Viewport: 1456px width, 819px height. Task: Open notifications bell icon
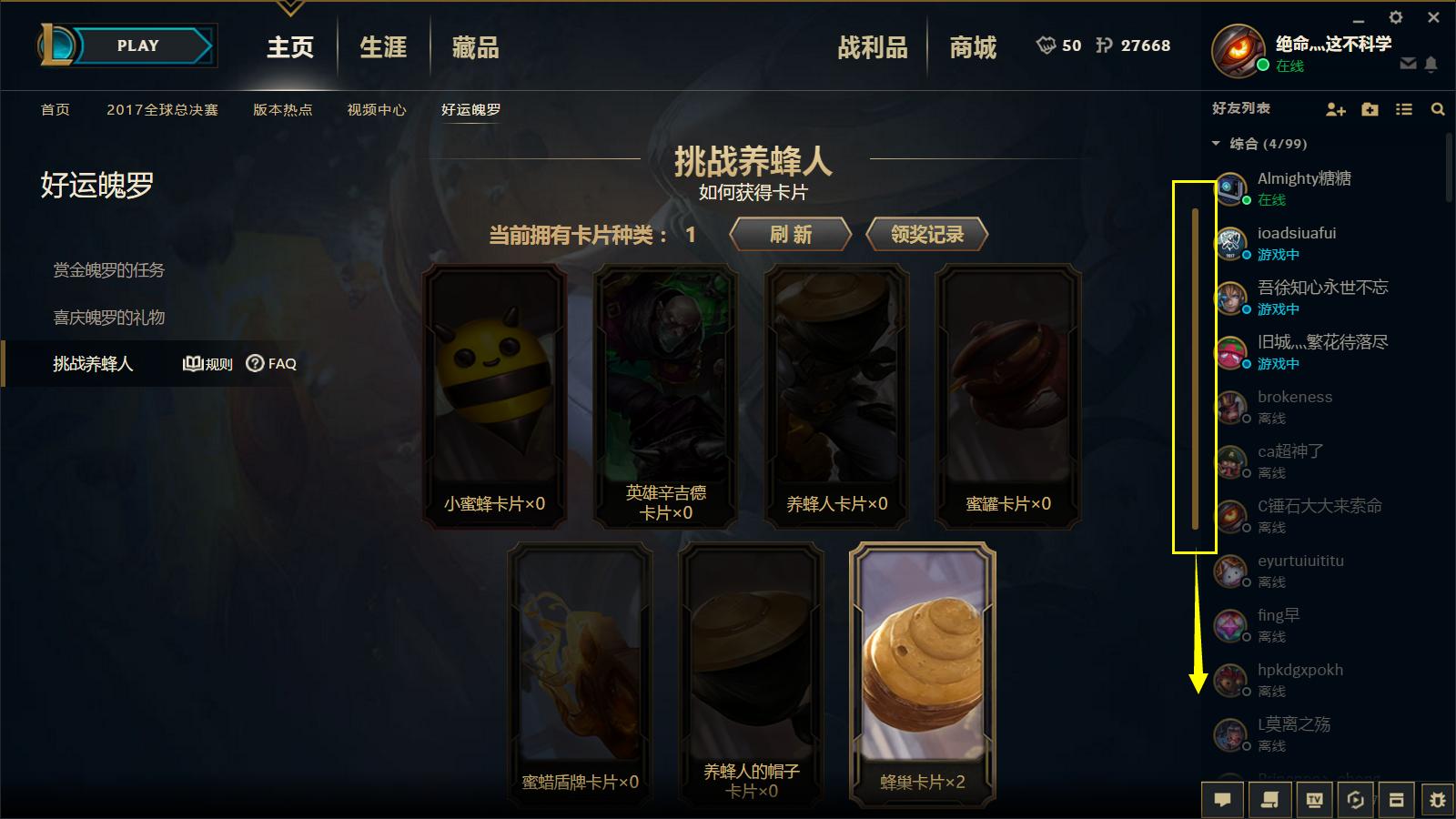click(x=1431, y=65)
